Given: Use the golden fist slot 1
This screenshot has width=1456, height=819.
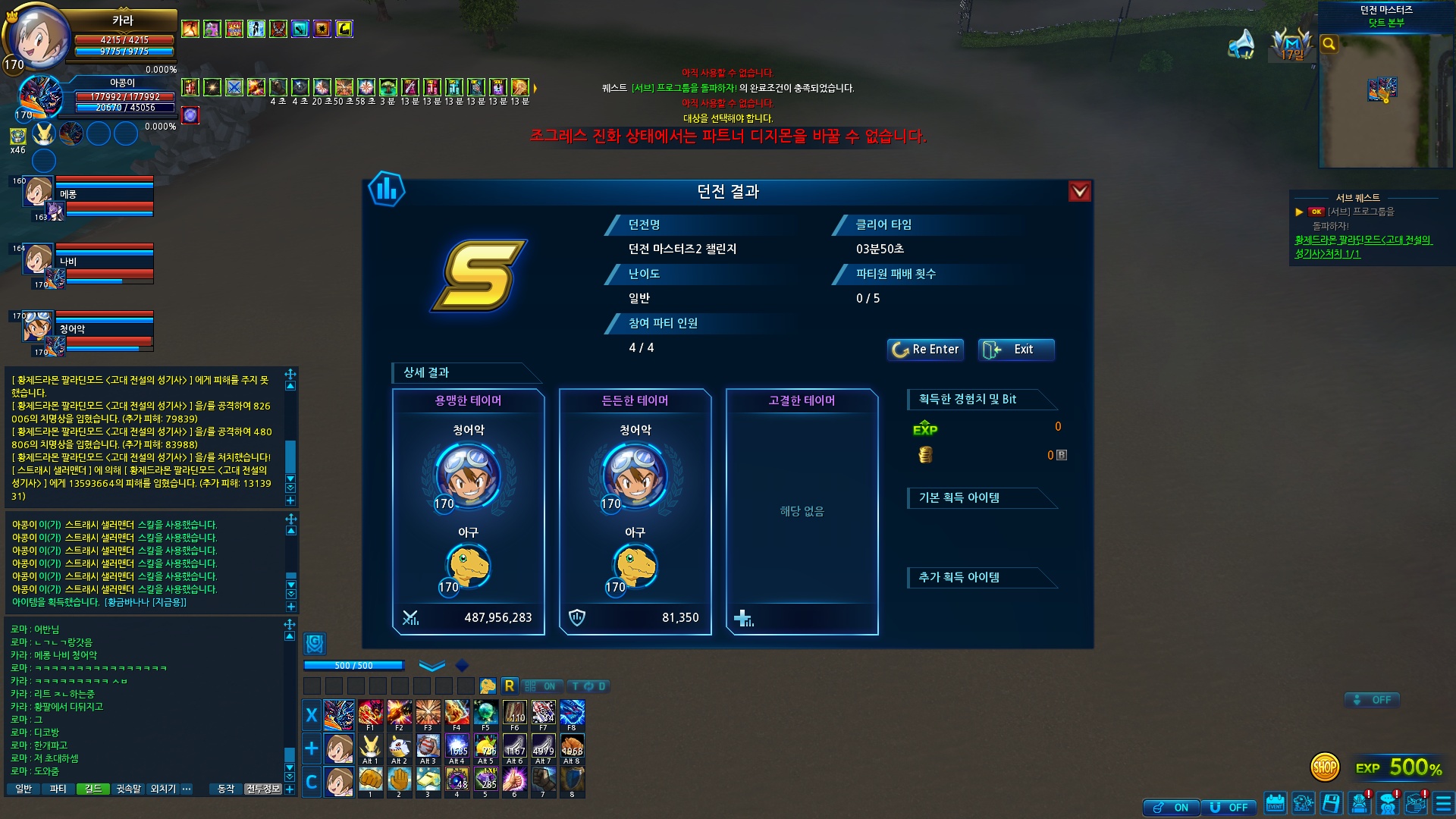Looking at the screenshot, I should [x=370, y=780].
